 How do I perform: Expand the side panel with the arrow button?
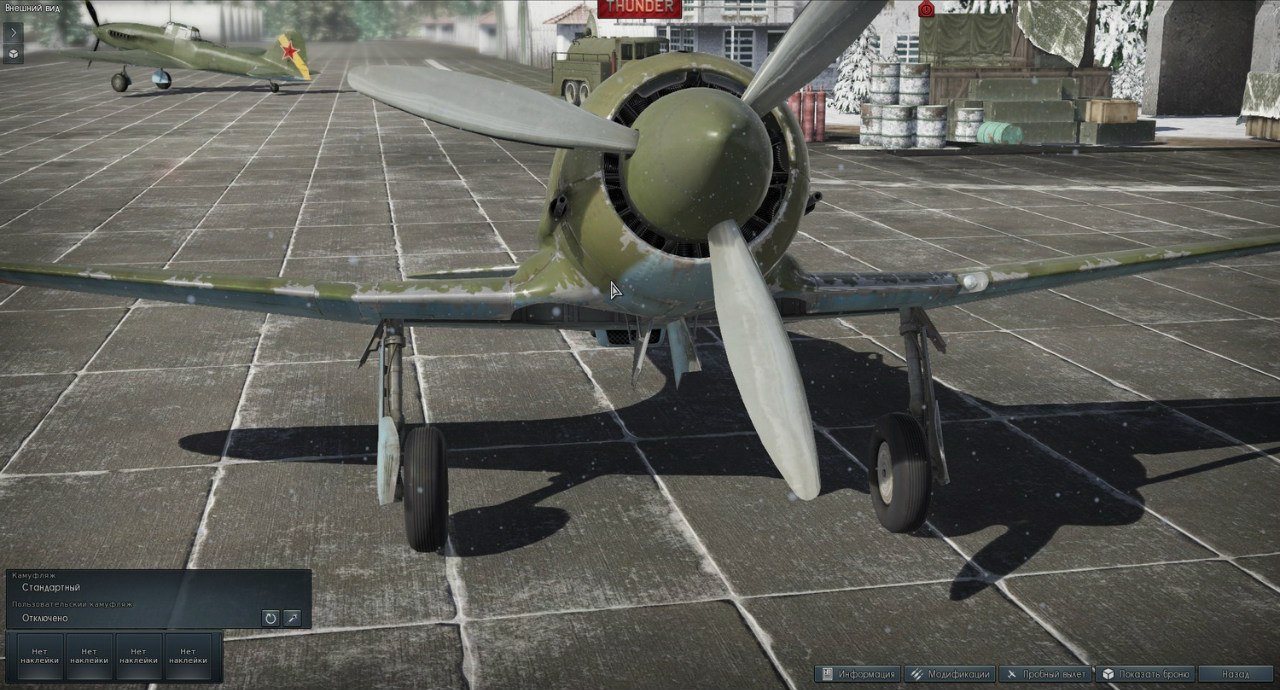[x=13, y=31]
